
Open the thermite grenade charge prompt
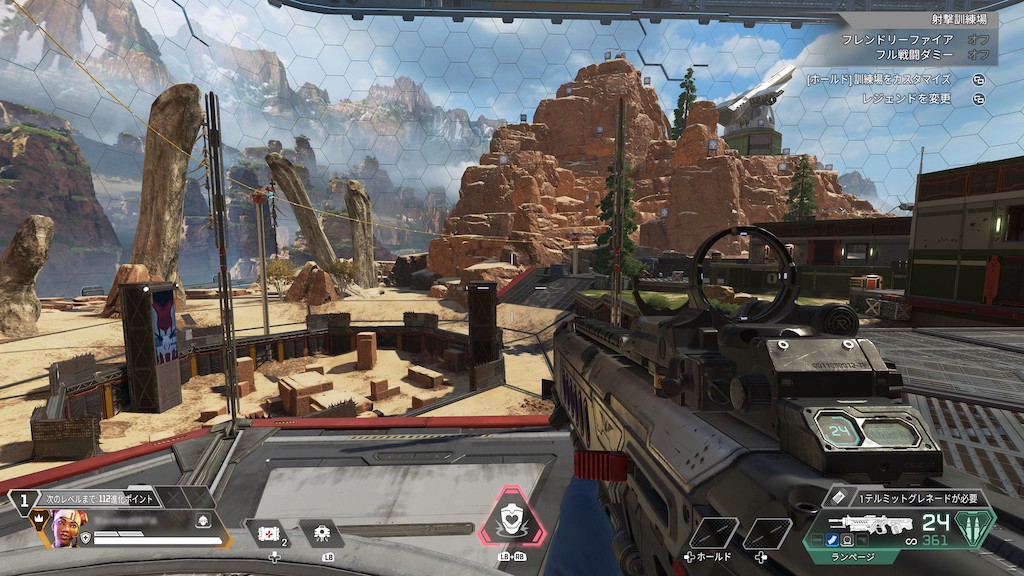908,498
